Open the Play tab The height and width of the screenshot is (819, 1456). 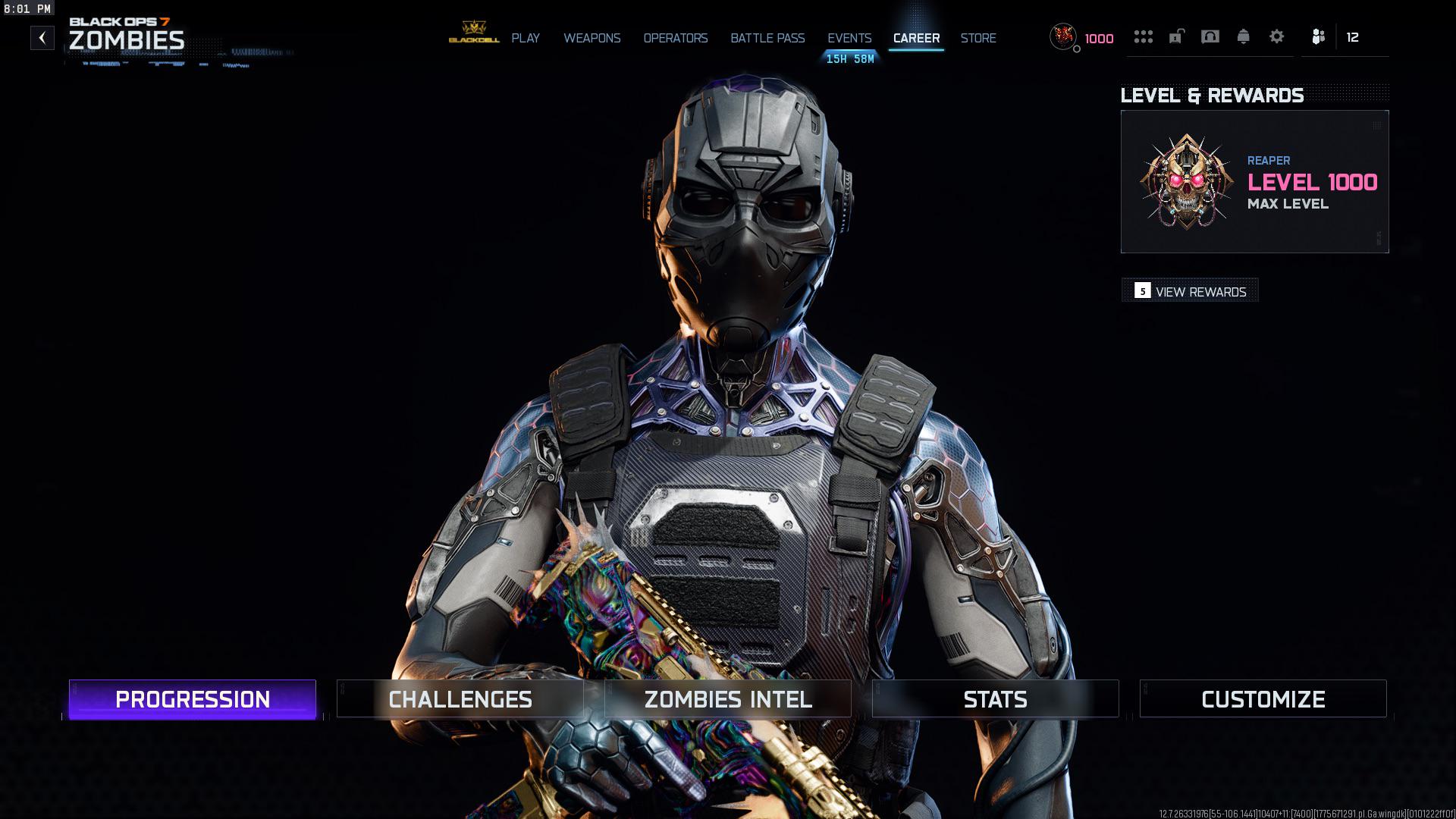tap(525, 38)
